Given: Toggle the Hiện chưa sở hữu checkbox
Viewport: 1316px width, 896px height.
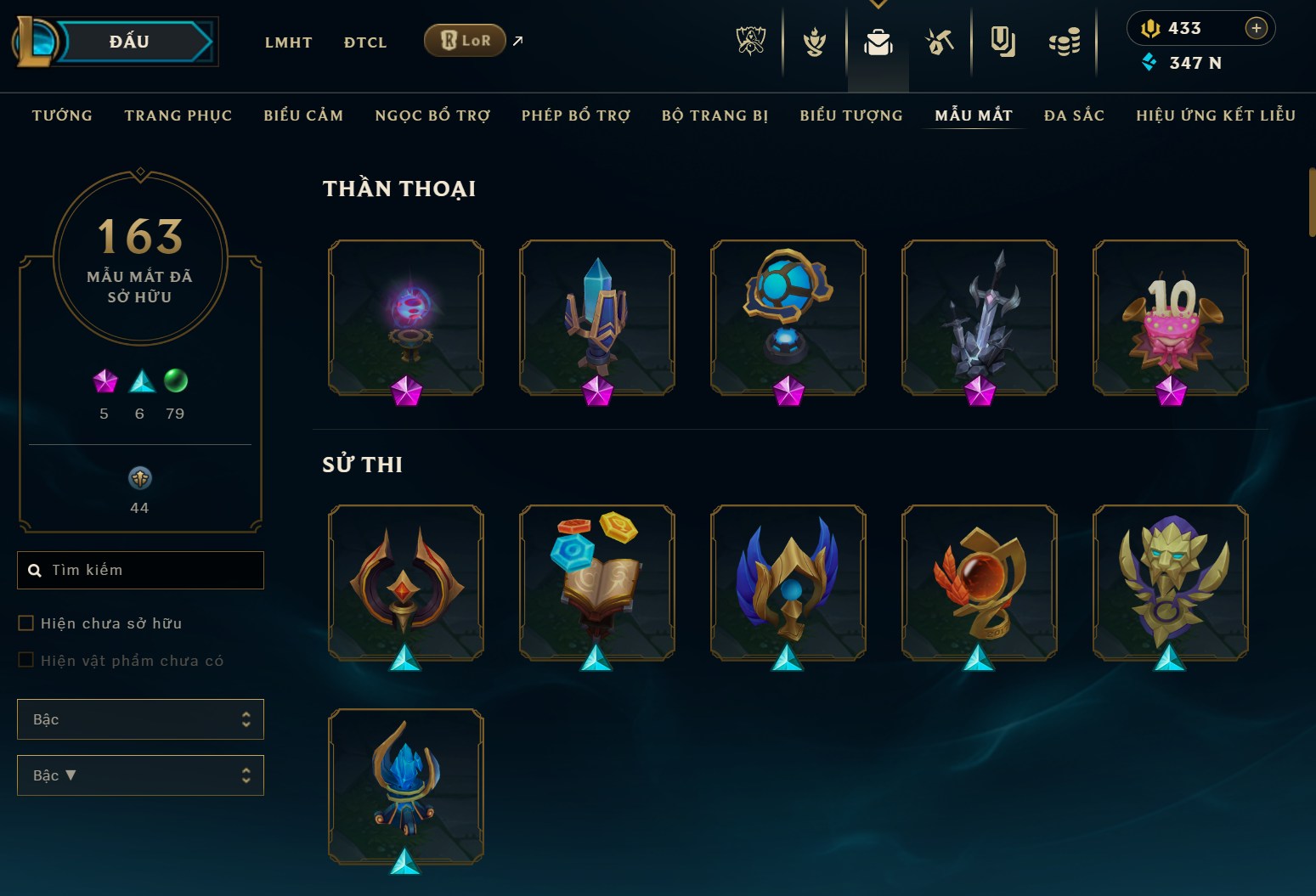Looking at the screenshot, I should 26,623.
